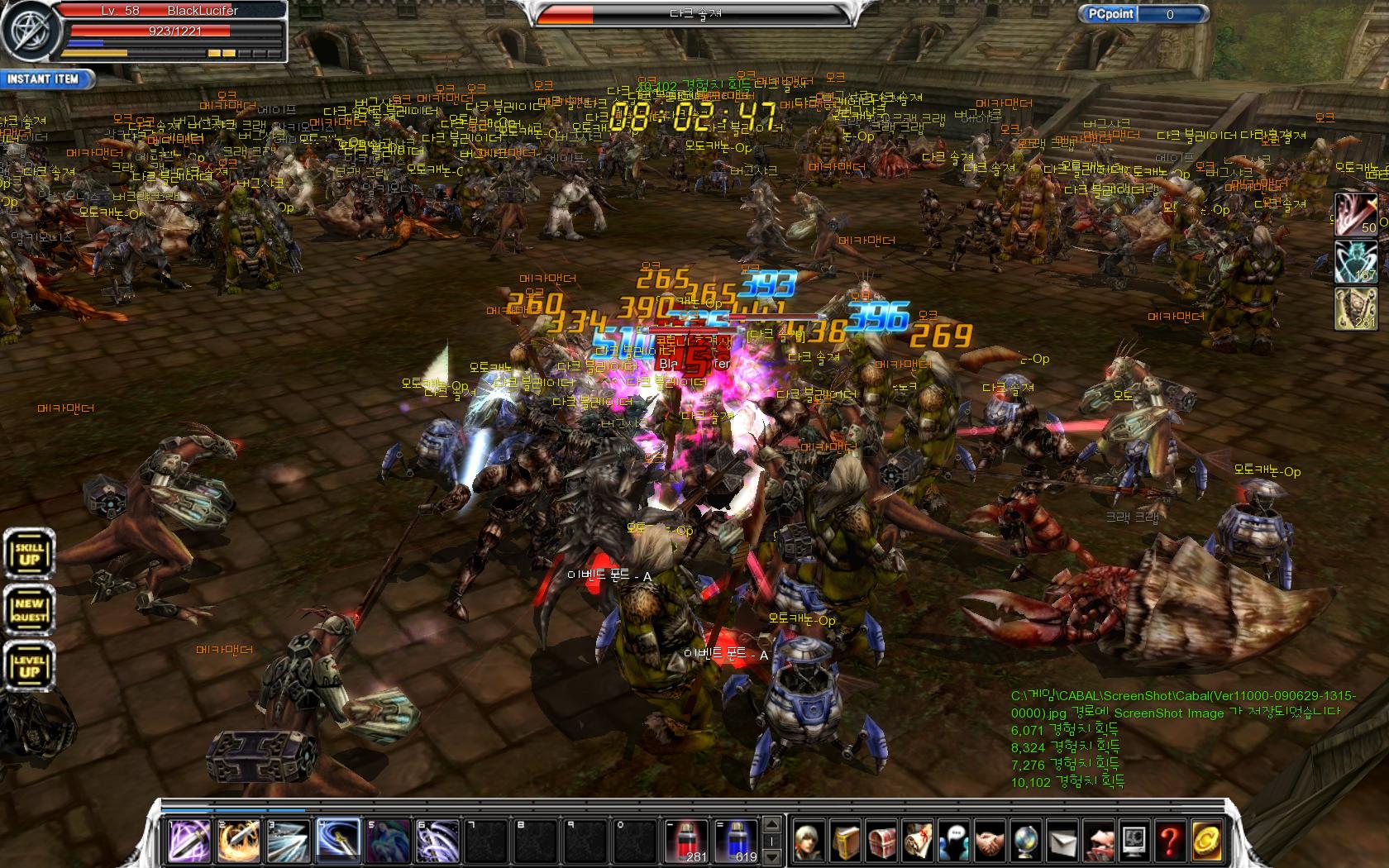
Task: Activate the purple sword skill in slot 1
Action: (x=189, y=841)
